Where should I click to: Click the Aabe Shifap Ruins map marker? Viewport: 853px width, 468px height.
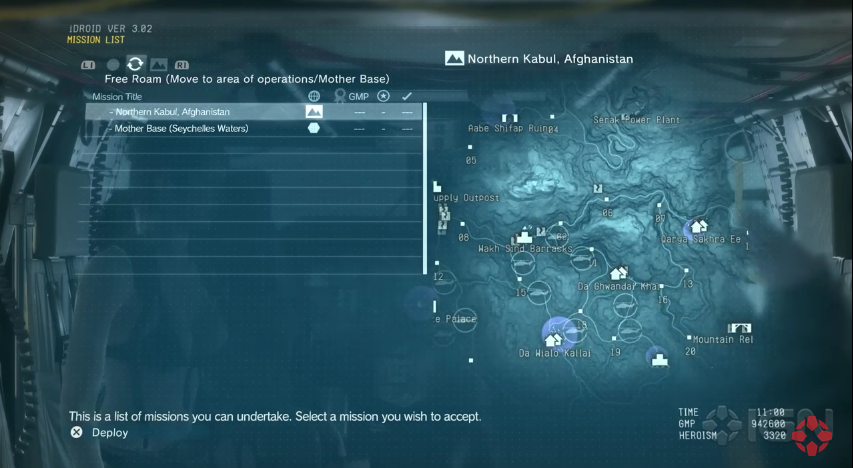pos(510,128)
